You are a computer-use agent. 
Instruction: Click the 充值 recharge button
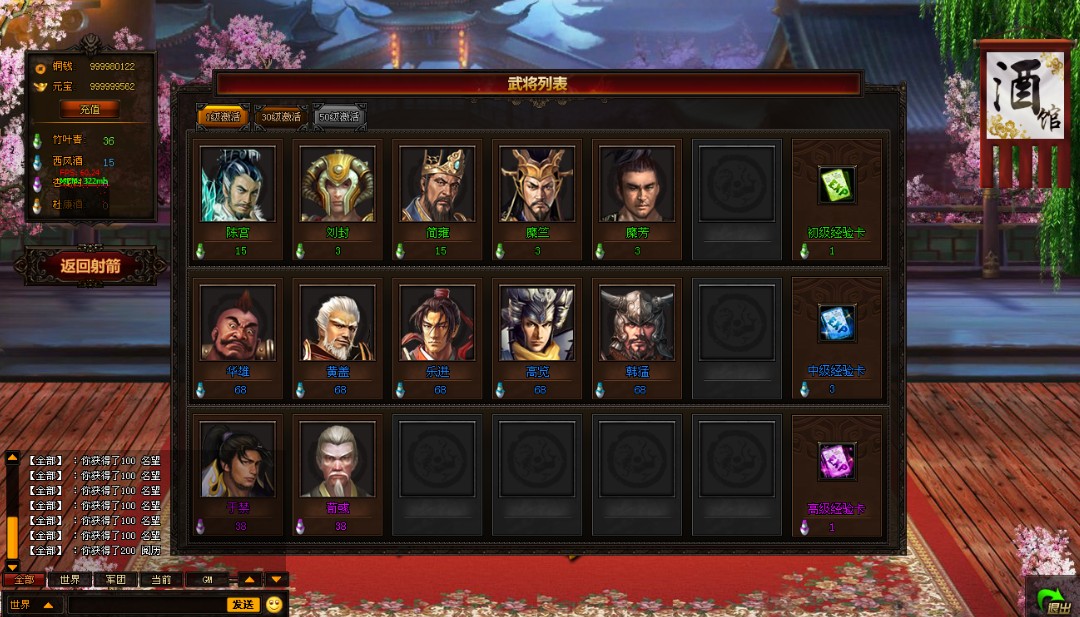coord(90,109)
